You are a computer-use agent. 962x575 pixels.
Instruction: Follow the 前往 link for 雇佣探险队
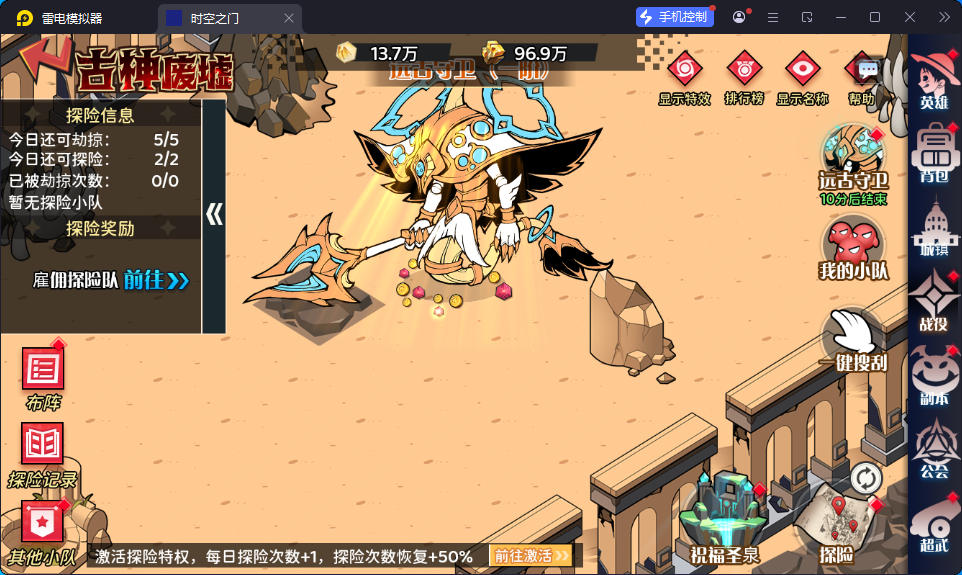157,280
